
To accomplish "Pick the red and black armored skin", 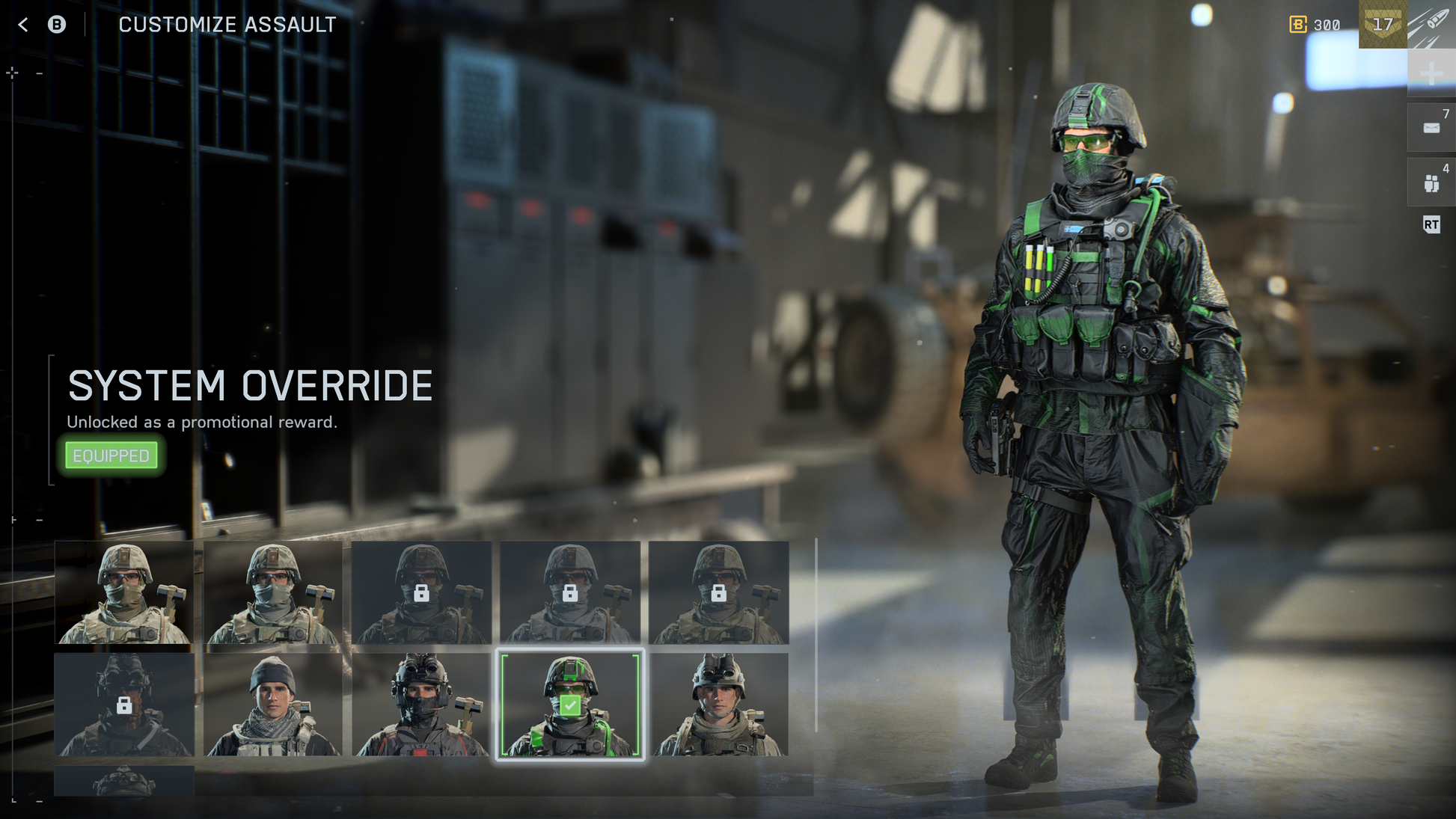I will coord(421,704).
